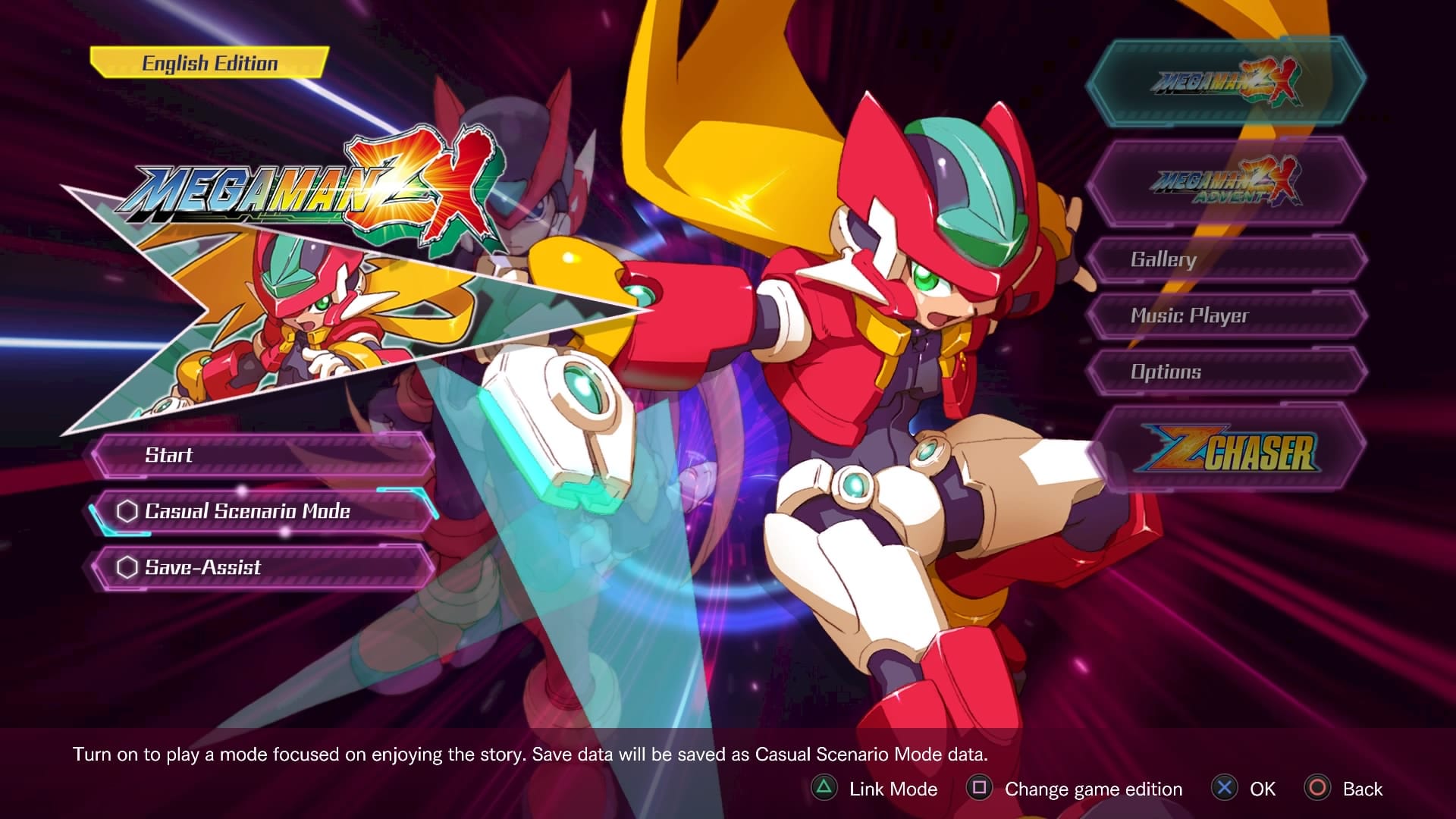This screenshot has width=1456, height=819.
Task: Open the Options menu
Action: [1225, 372]
